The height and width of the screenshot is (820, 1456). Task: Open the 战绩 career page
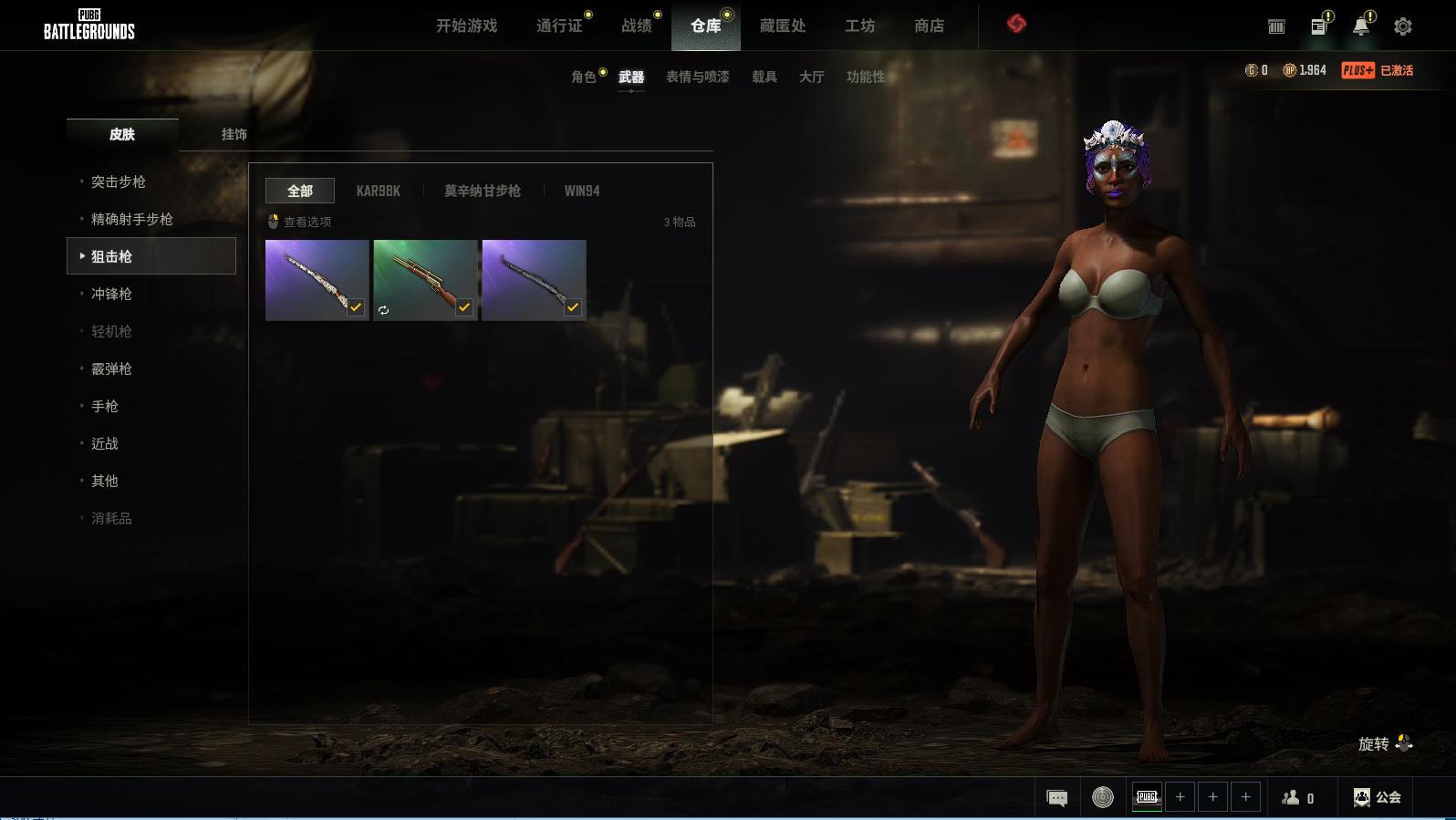click(x=637, y=26)
